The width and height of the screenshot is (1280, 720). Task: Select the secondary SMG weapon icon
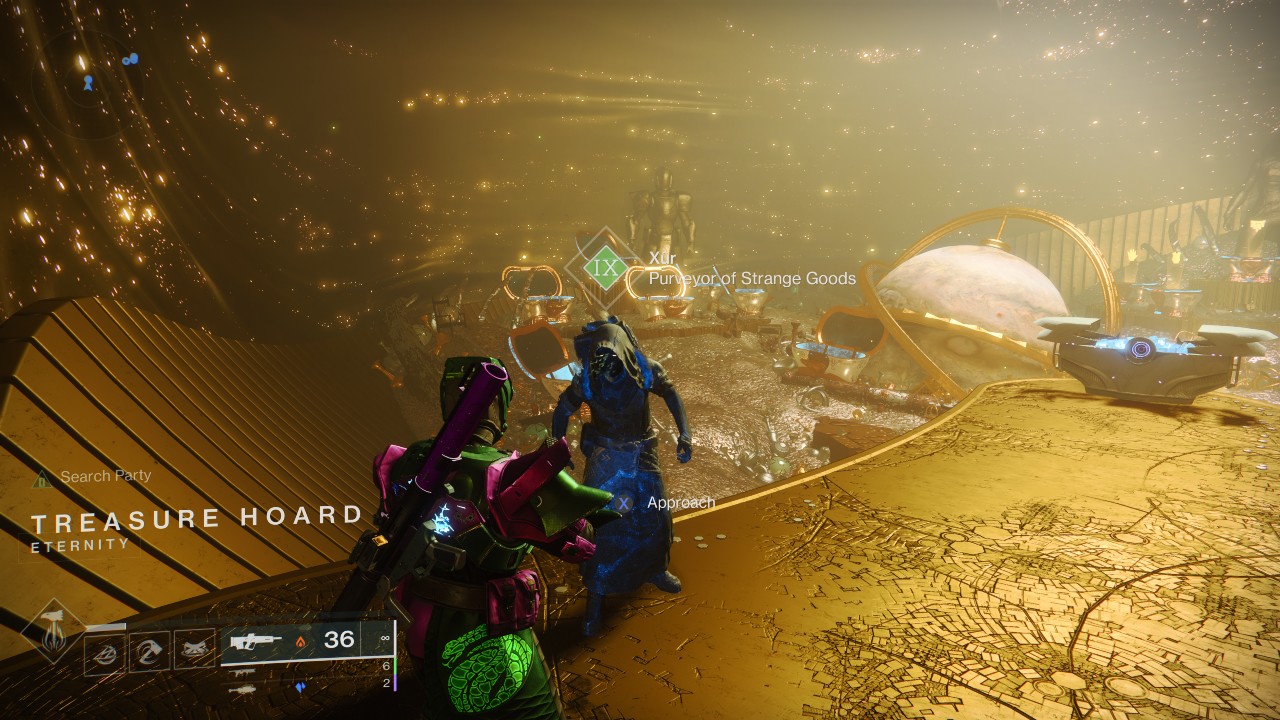click(243, 672)
